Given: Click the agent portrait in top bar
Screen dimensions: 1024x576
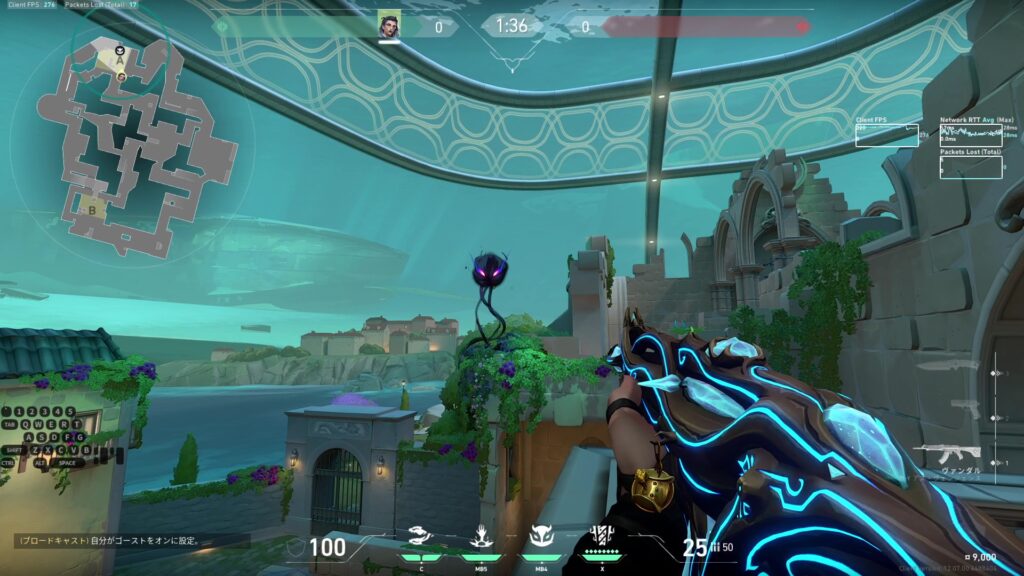Looking at the screenshot, I should 389,26.
